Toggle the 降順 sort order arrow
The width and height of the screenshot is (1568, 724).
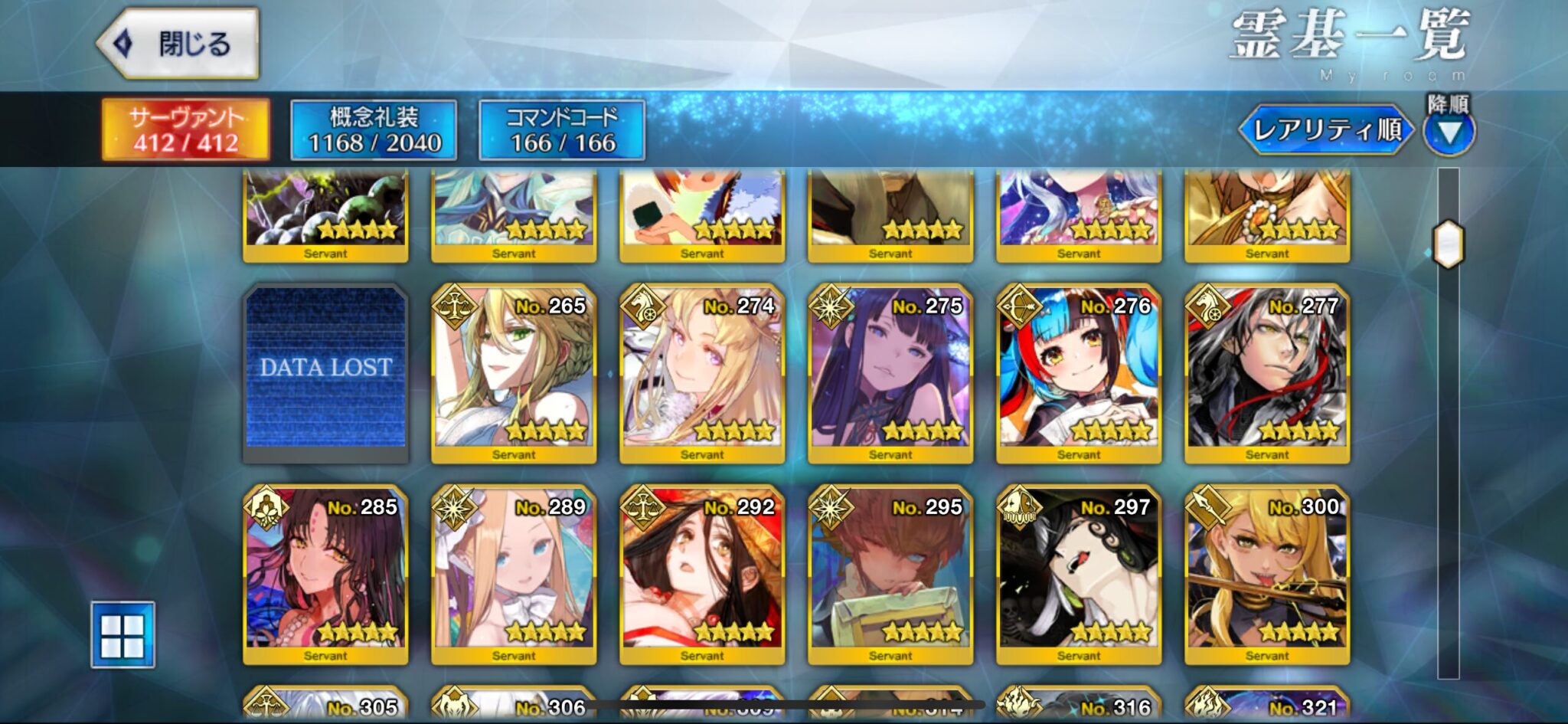(x=1449, y=131)
